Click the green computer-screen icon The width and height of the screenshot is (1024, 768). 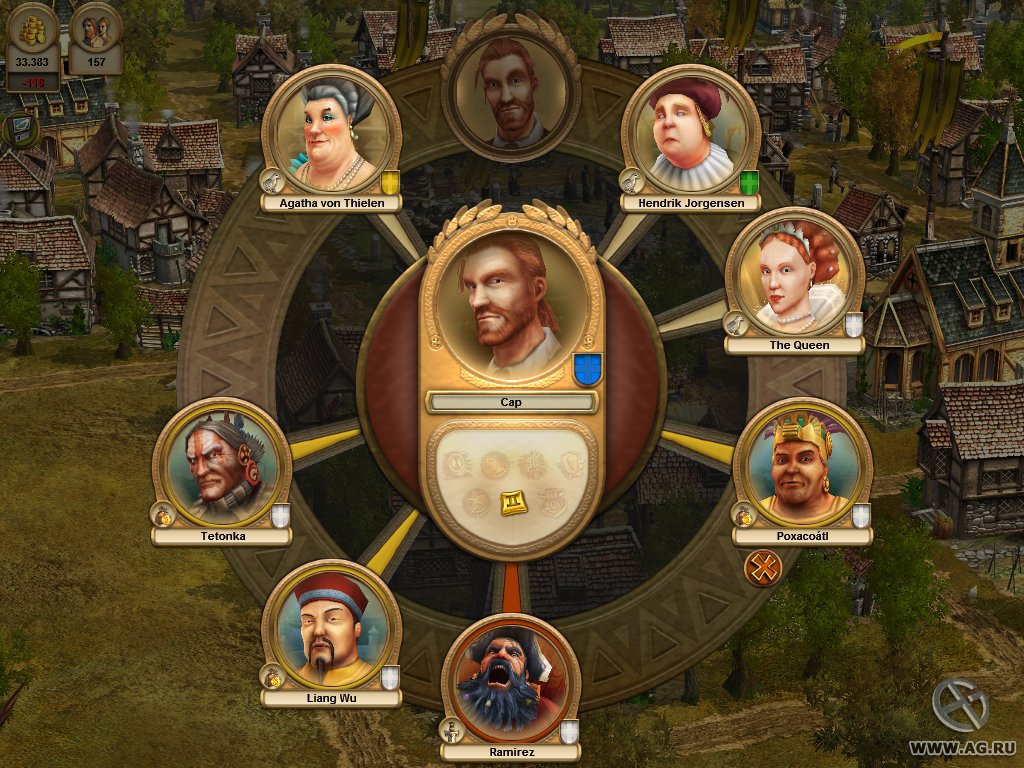[x=19, y=129]
